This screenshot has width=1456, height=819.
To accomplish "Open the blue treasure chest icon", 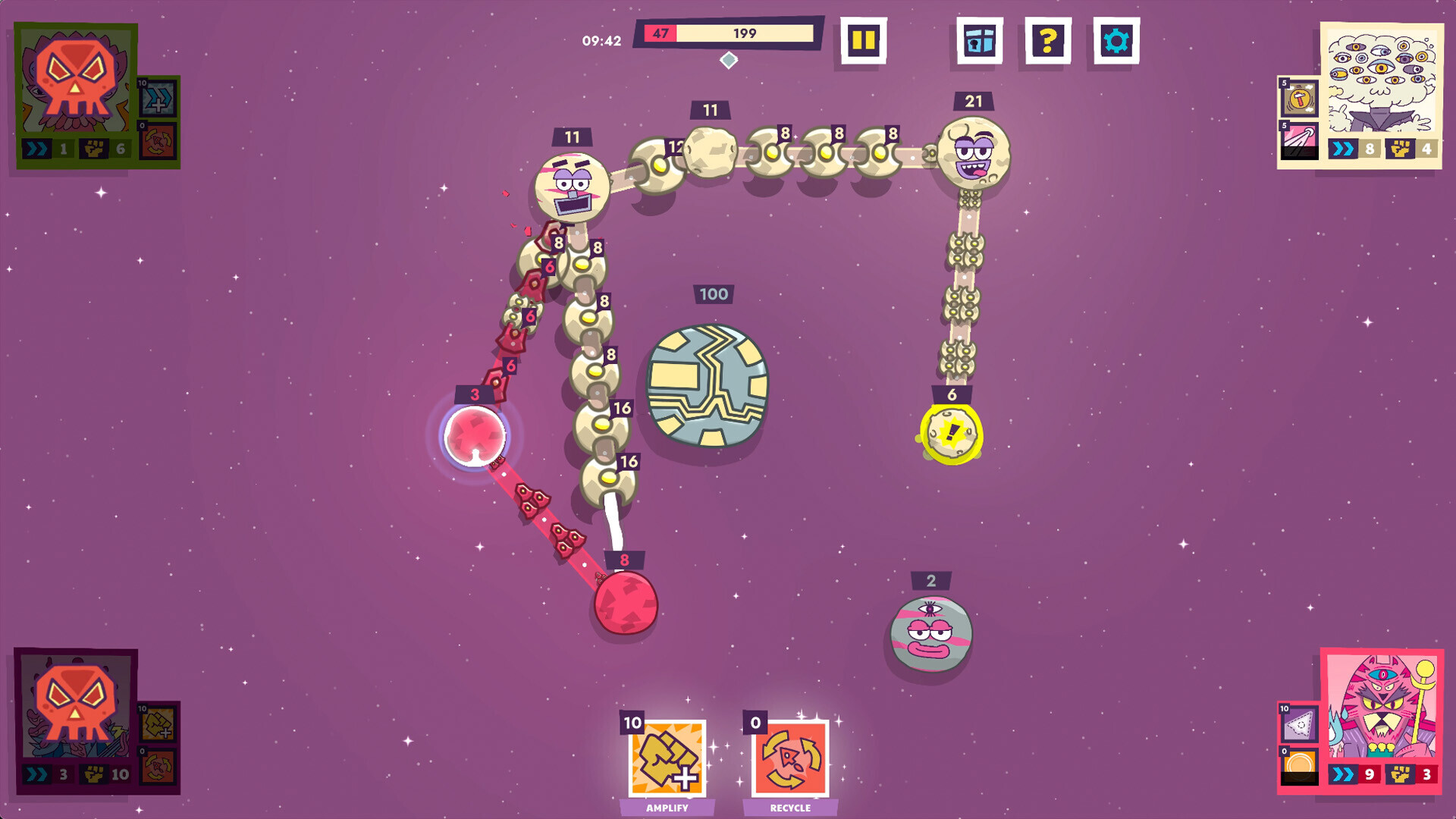I will (x=978, y=42).
